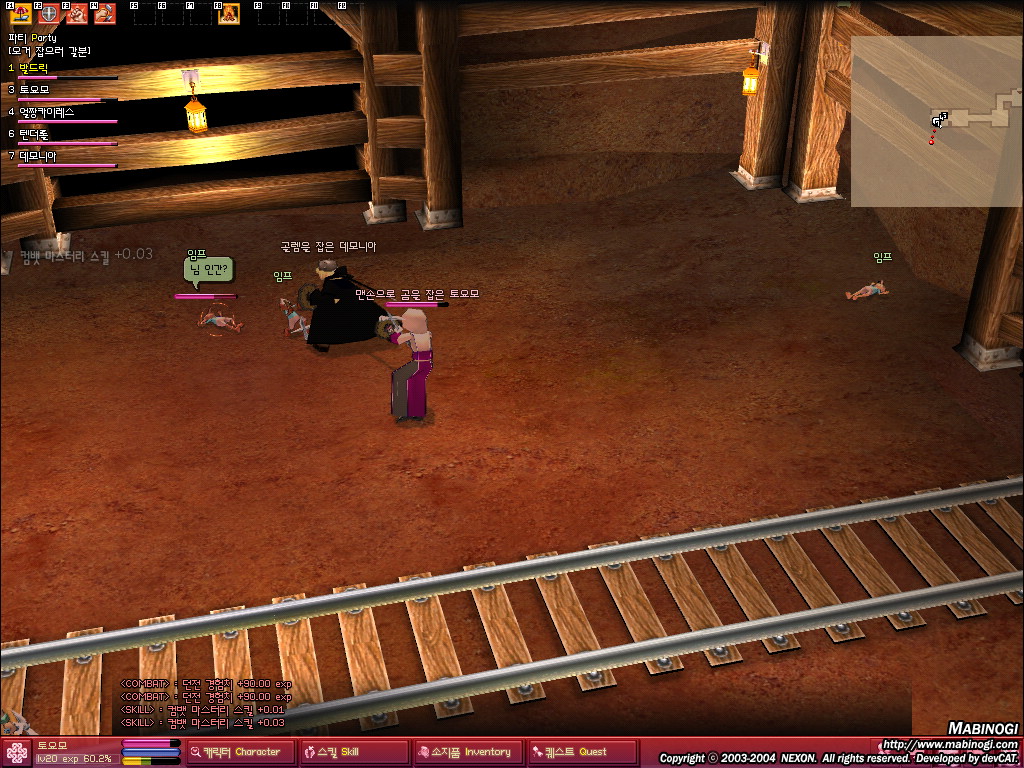Activate the F3 fist smash skill

(x=76, y=14)
